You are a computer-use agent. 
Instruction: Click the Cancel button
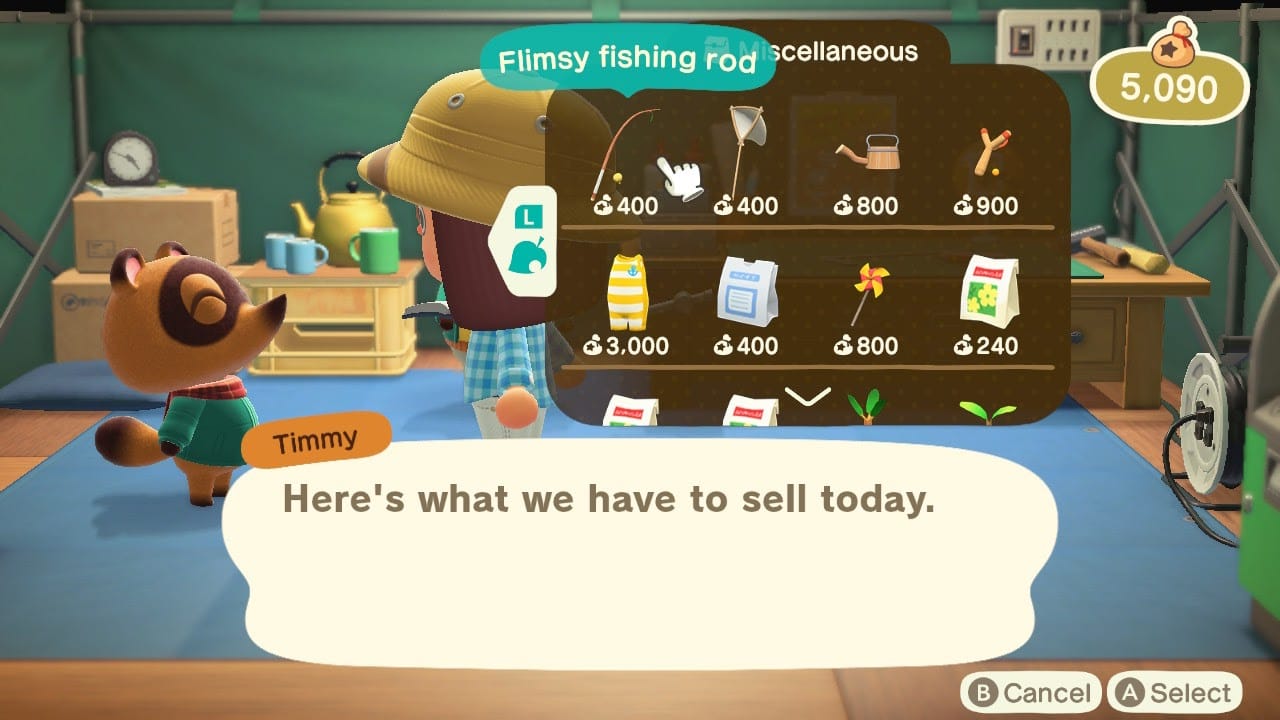[x=1030, y=693]
